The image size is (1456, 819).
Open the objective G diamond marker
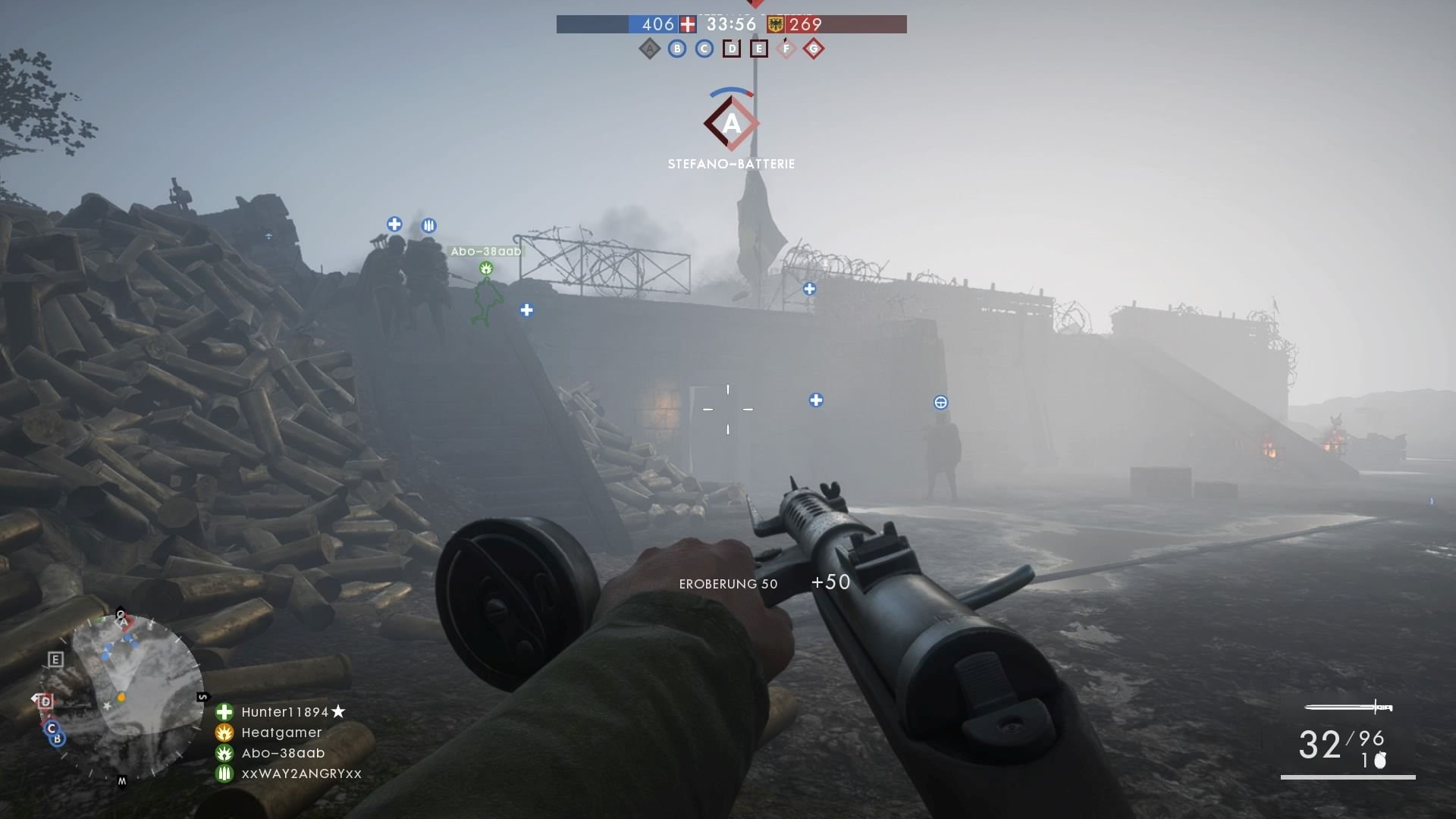click(814, 48)
